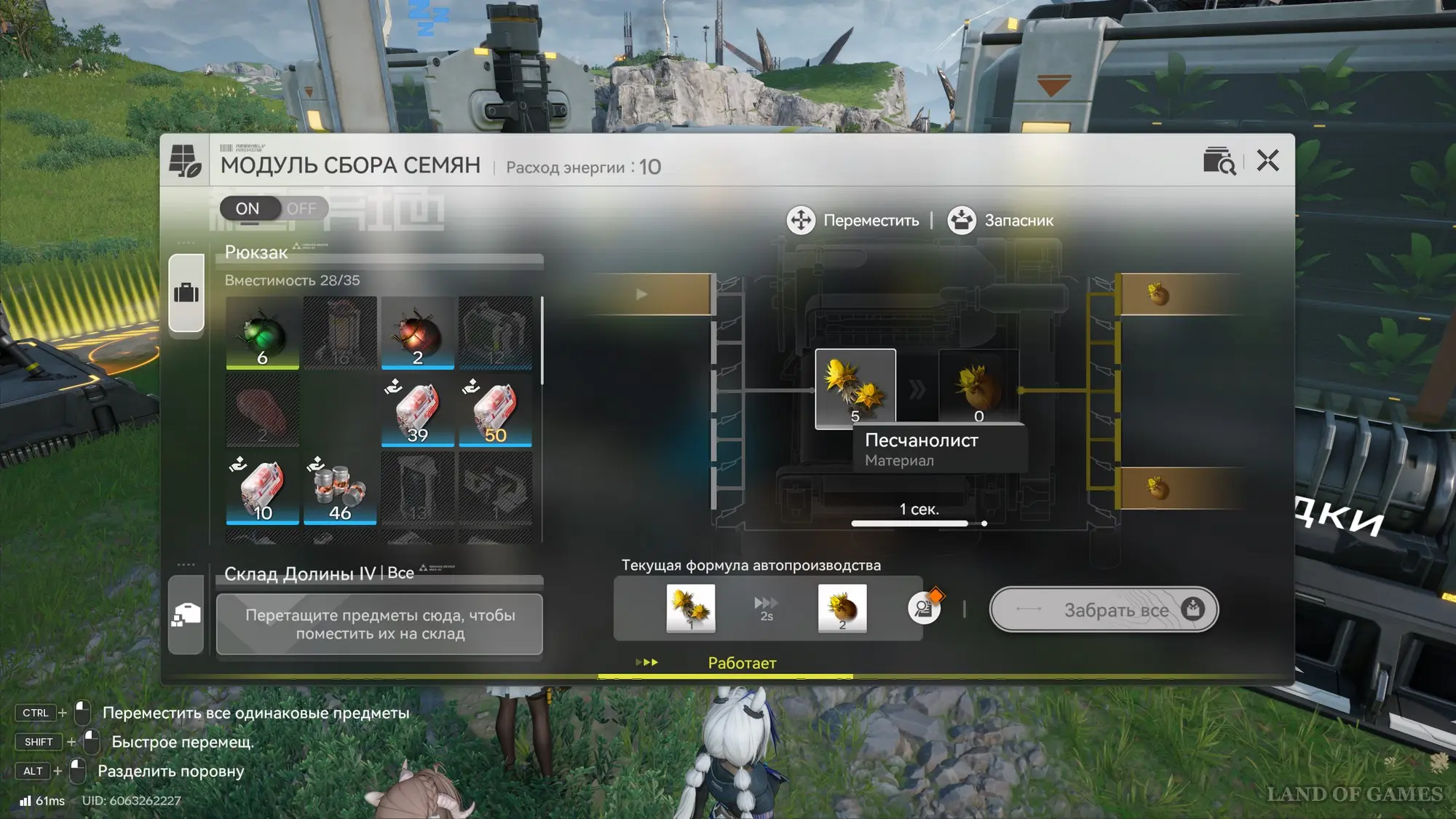Open the warehouse tab icon
Image resolution: width=1456 pixels, height=819 pixels.
(x=186, y=615)
